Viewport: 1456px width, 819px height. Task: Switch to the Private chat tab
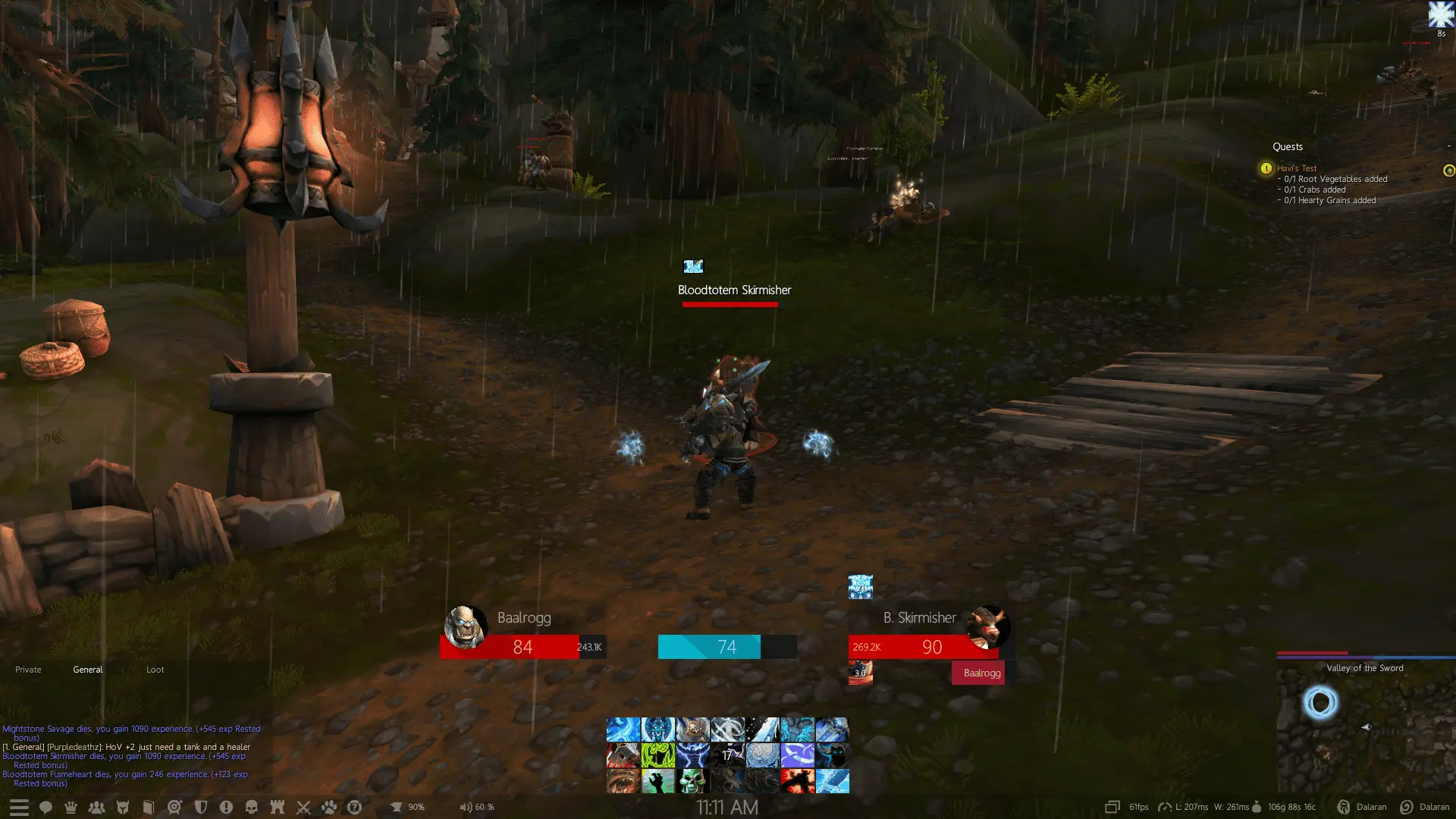28,670
